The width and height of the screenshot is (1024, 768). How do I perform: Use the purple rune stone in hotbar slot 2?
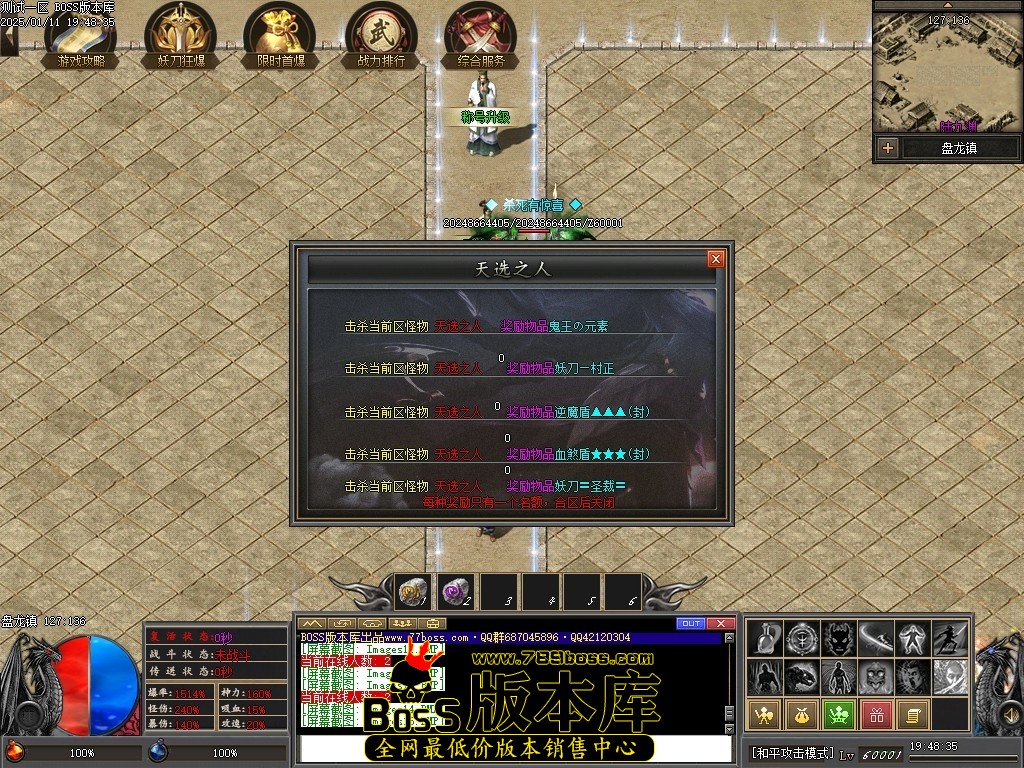456,592
